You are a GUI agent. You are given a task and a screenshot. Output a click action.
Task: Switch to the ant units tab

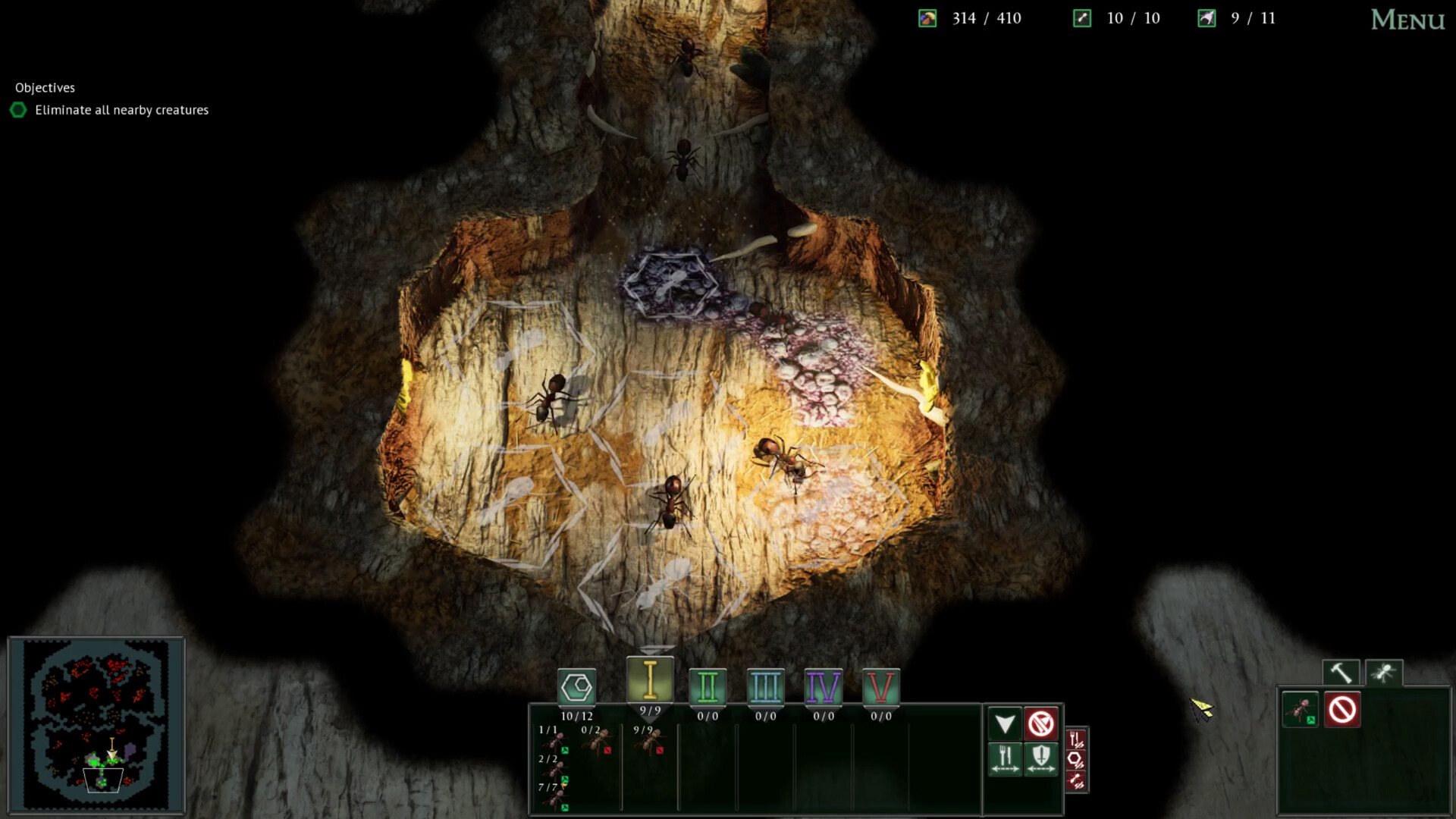[x=1382, y=671]
